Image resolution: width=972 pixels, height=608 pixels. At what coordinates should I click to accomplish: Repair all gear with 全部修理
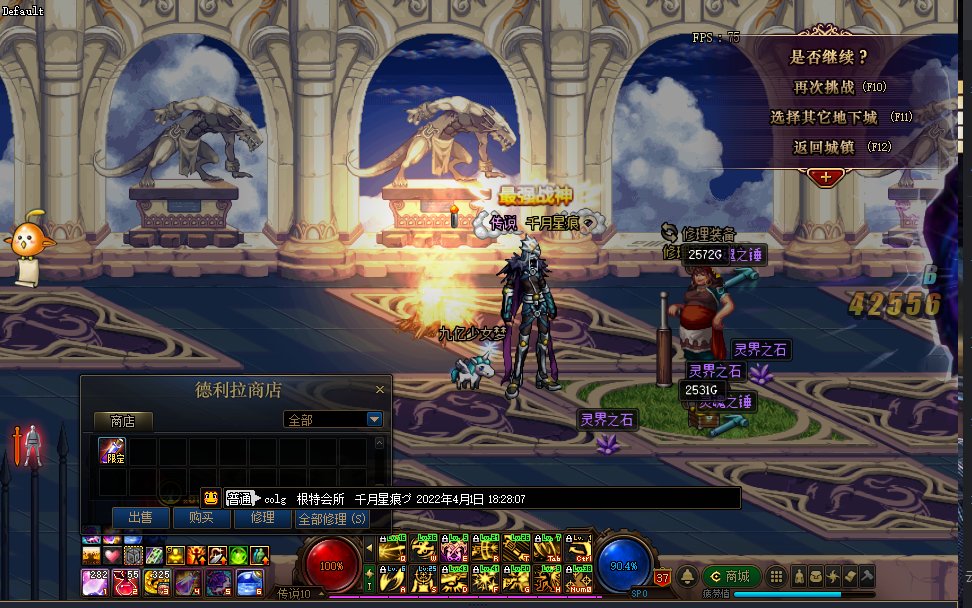point(332,519)
